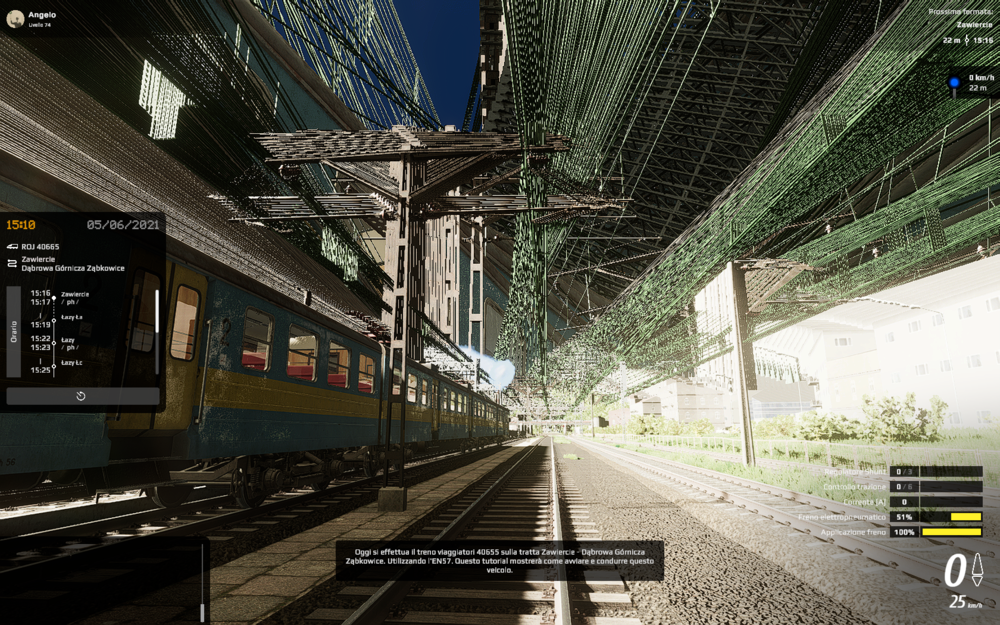Viewport: 1000px width, 625px height.
Task: Click the blue signal distance marker
Action: click(x=954, y=82)
